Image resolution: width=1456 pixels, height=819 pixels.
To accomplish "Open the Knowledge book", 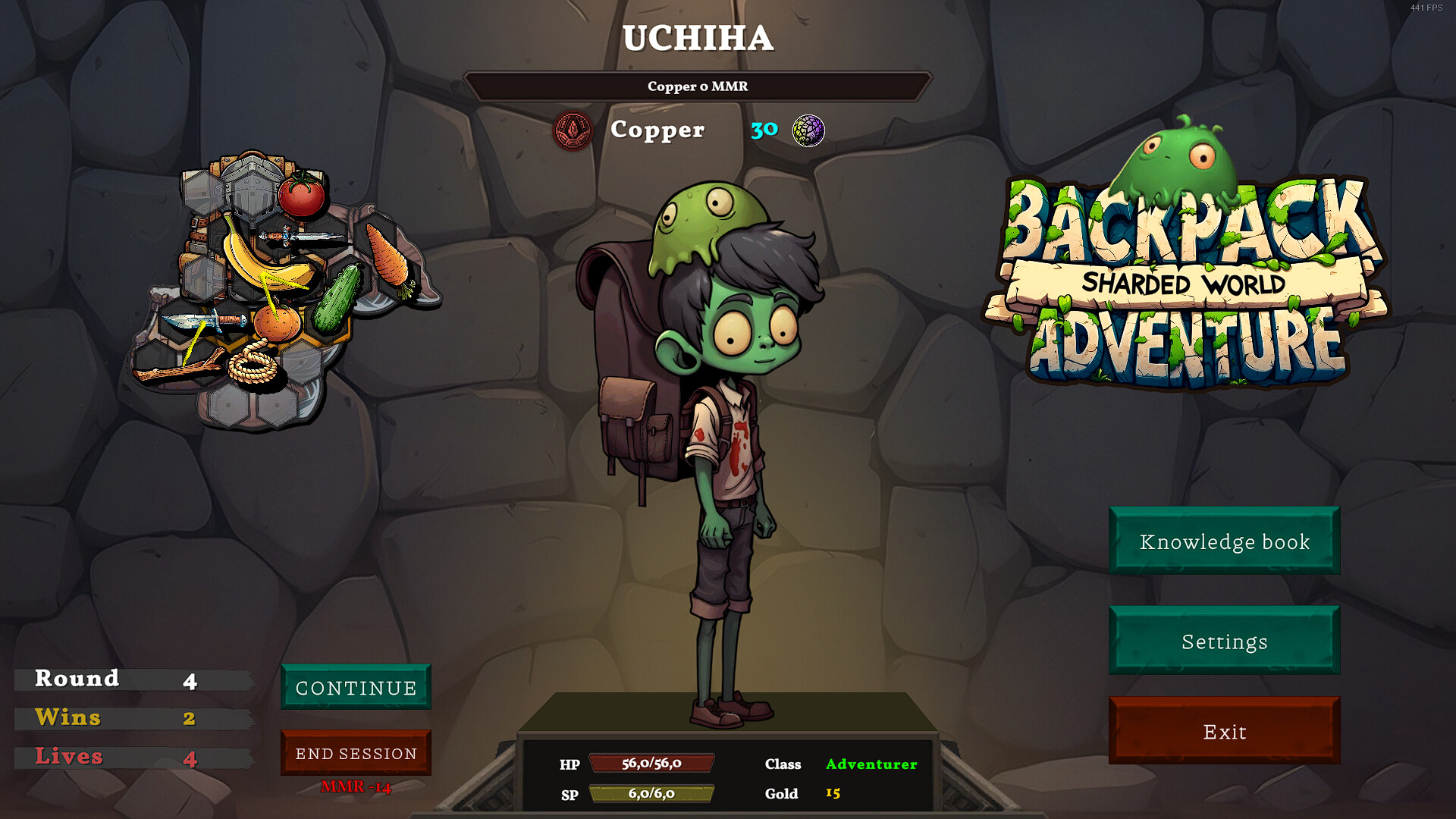I will pos(1223,541).
